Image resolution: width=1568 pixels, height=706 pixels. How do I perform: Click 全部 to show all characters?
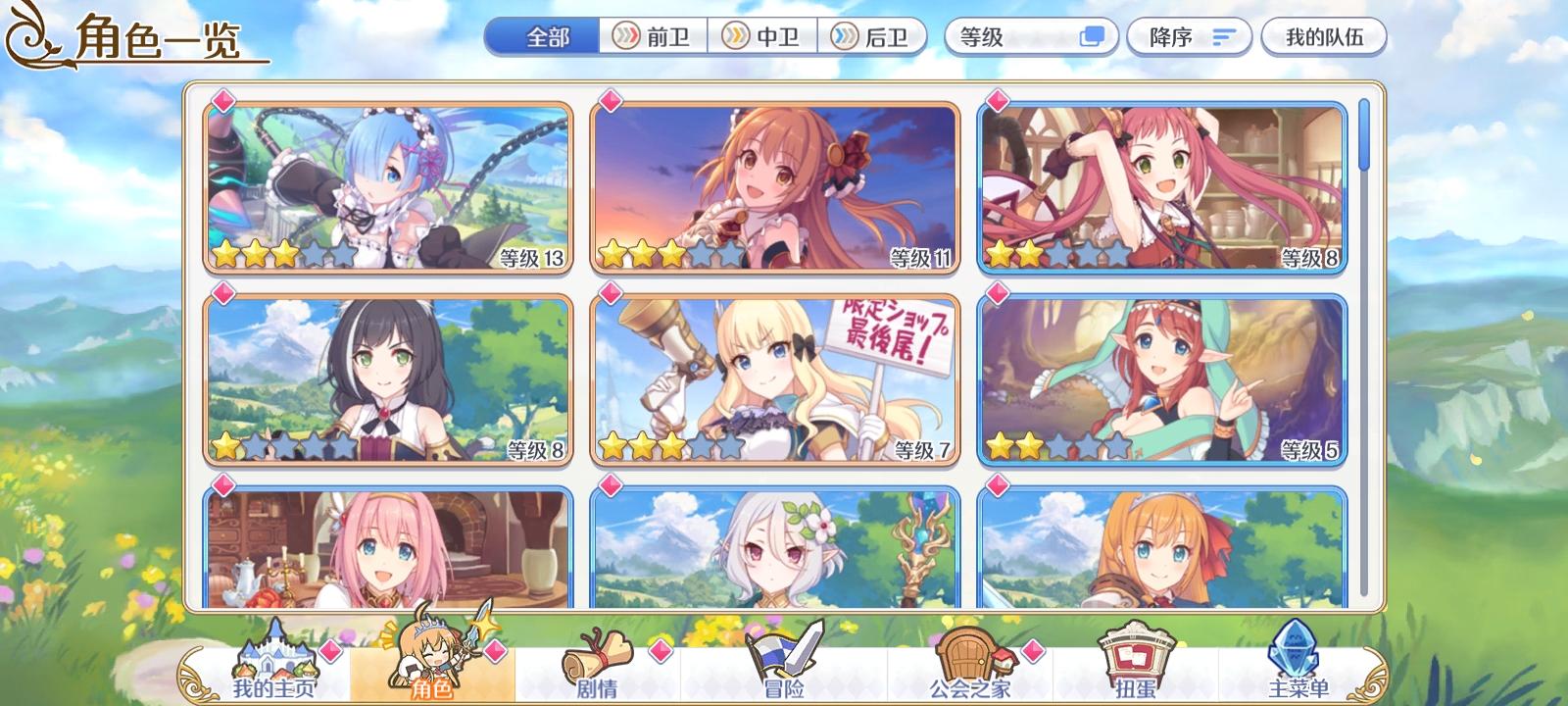tap(542, 36)
